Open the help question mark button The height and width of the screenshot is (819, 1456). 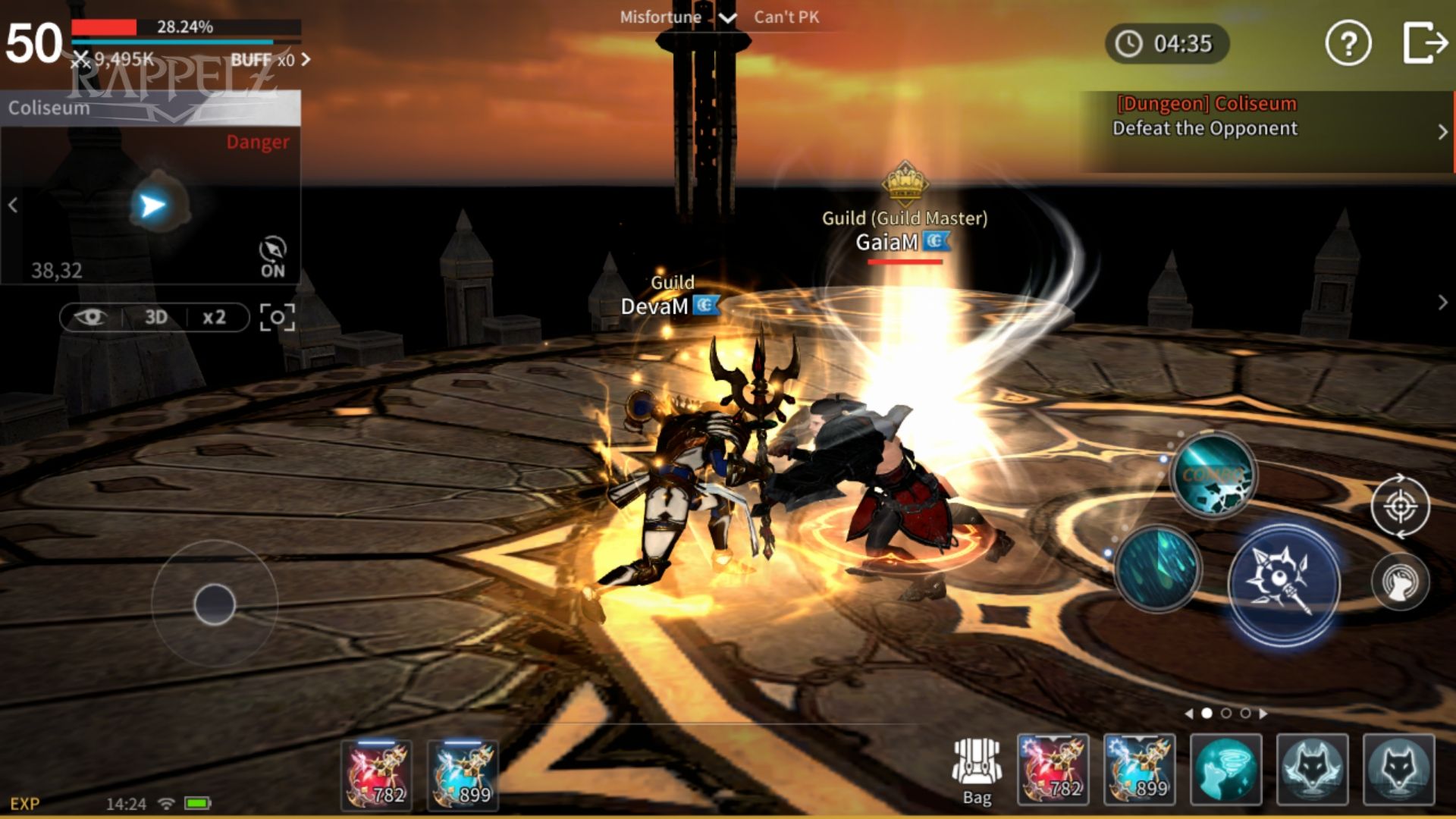1348,43
